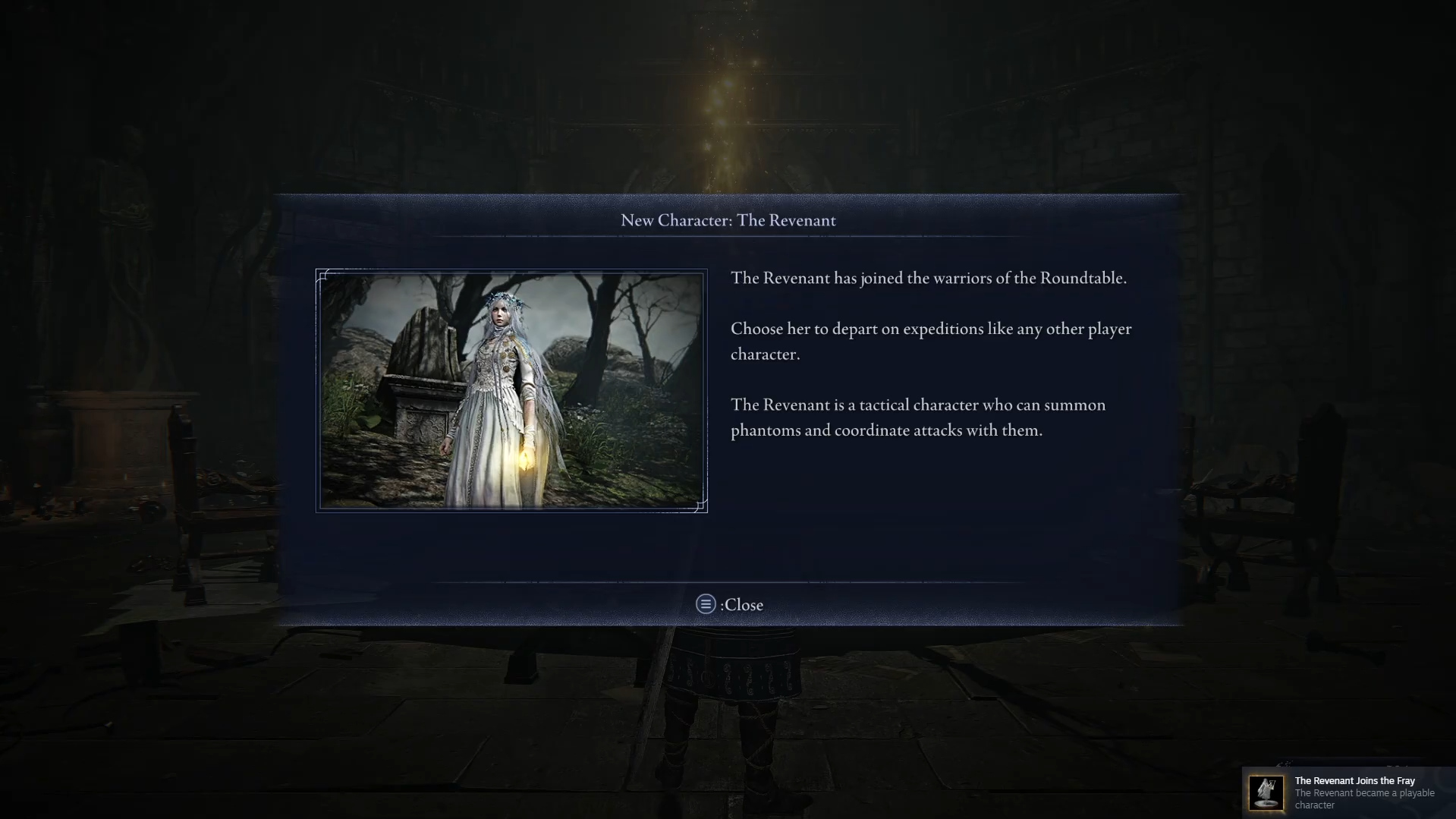Click the framed preview picture of the Revenant
The height and width of the screenshot is (819, 1456).
pyautogui.click(x=511, y=389)
